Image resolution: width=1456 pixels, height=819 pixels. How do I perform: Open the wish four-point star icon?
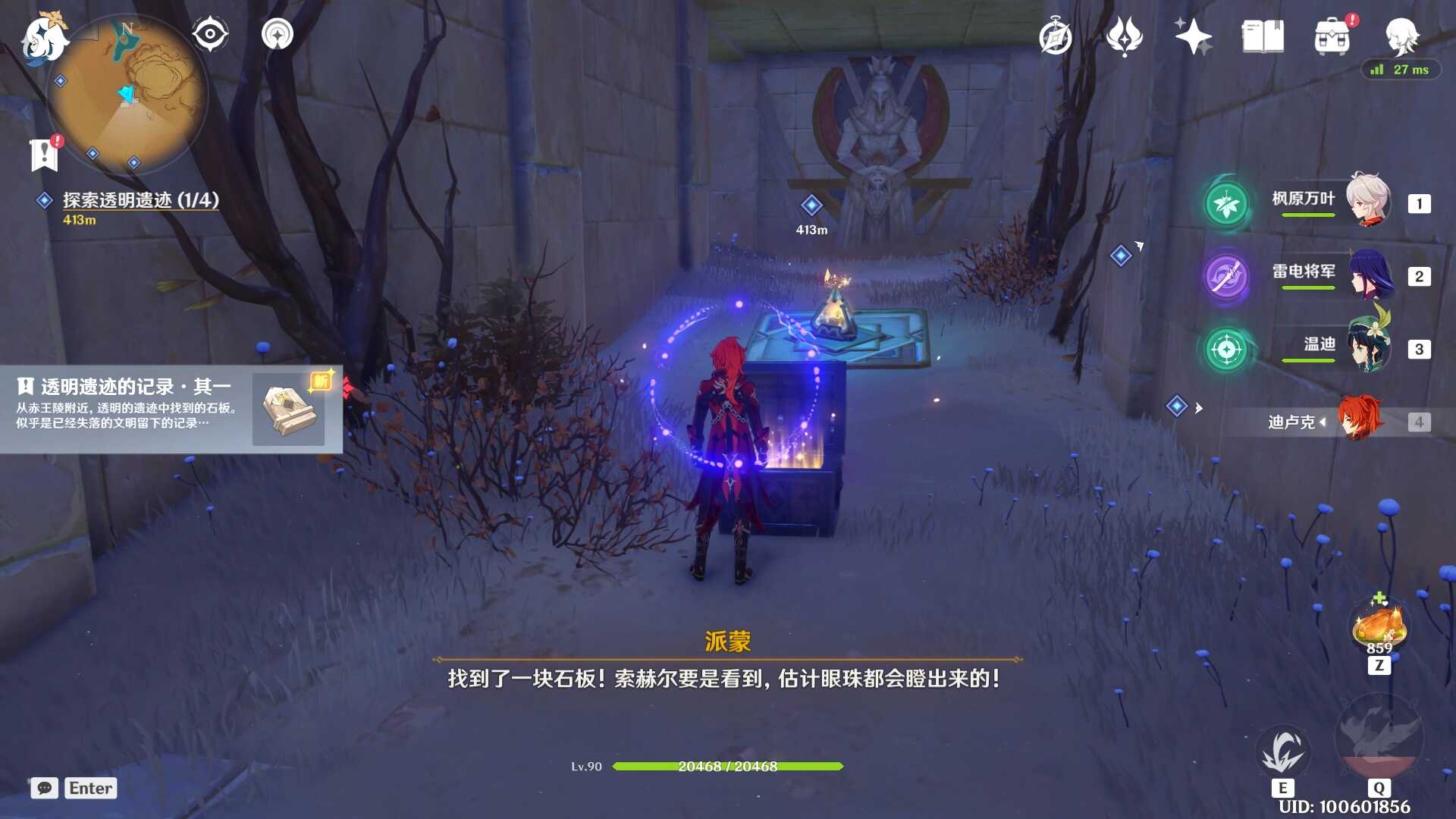click(x=1193, y=36)
